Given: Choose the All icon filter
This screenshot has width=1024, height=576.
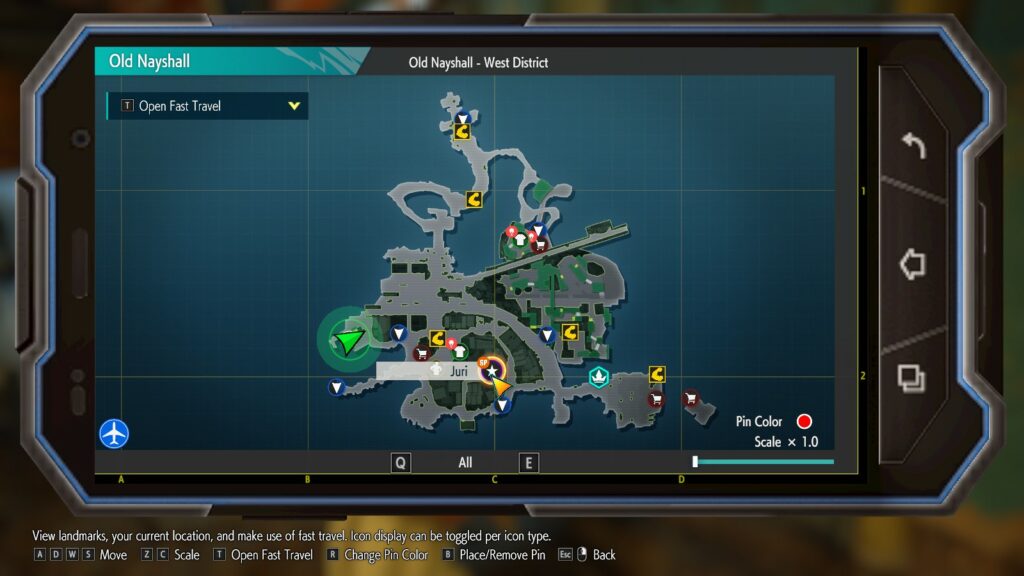Looking at the screenshot, I should 465,463.
